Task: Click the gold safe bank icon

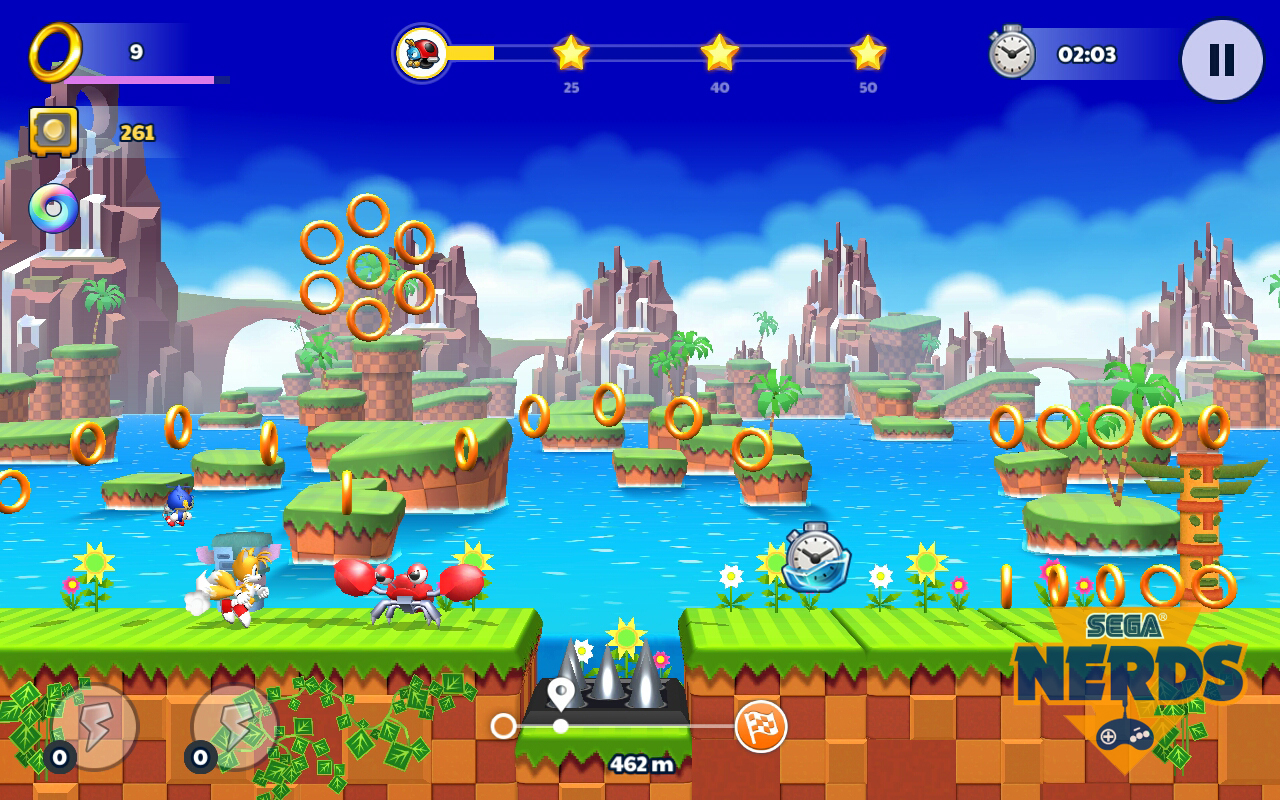Action: tap(54, 131)
